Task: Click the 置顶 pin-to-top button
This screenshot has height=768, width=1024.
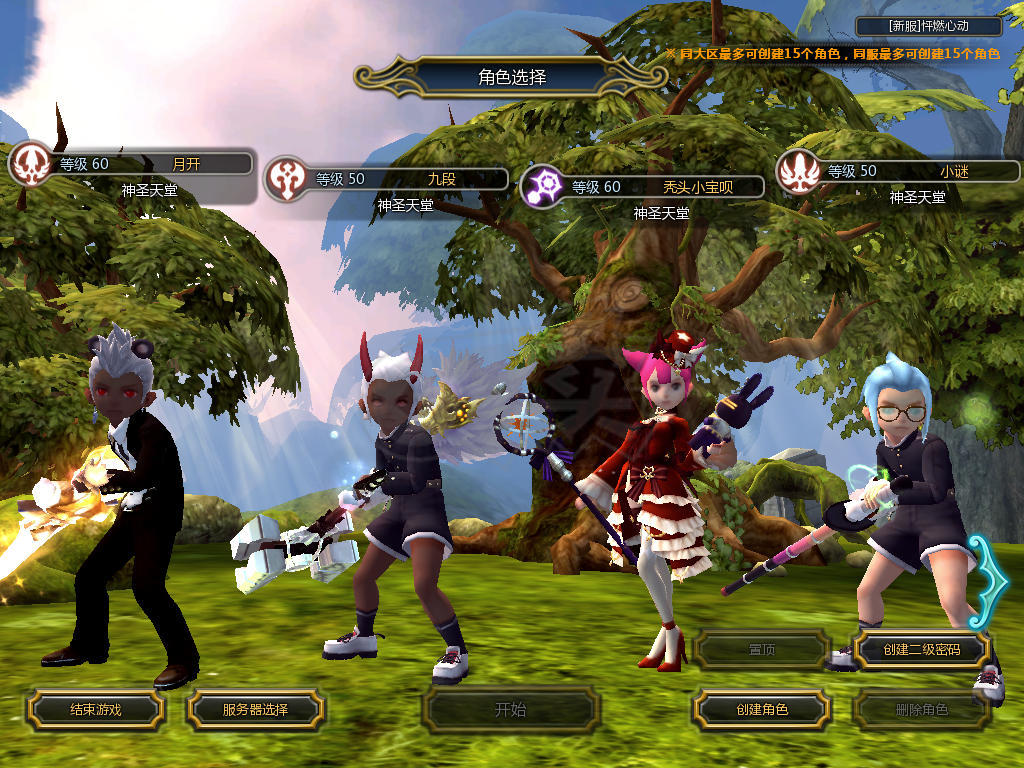Action: coord(761,650)
